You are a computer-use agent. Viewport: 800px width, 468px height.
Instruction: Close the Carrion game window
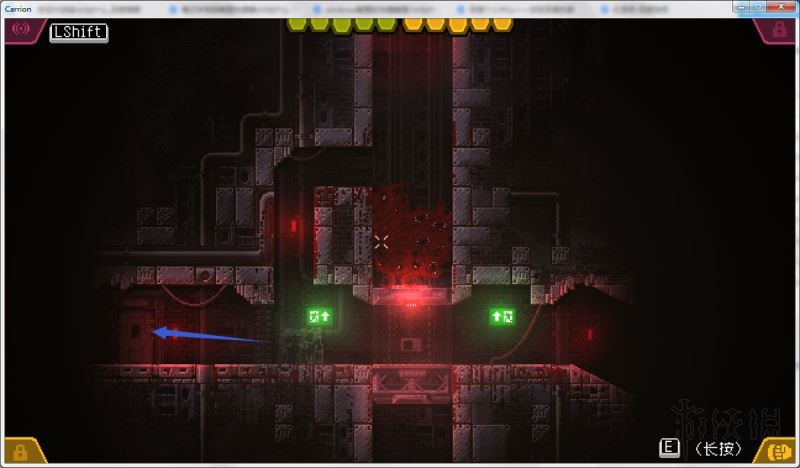[783, 7]
